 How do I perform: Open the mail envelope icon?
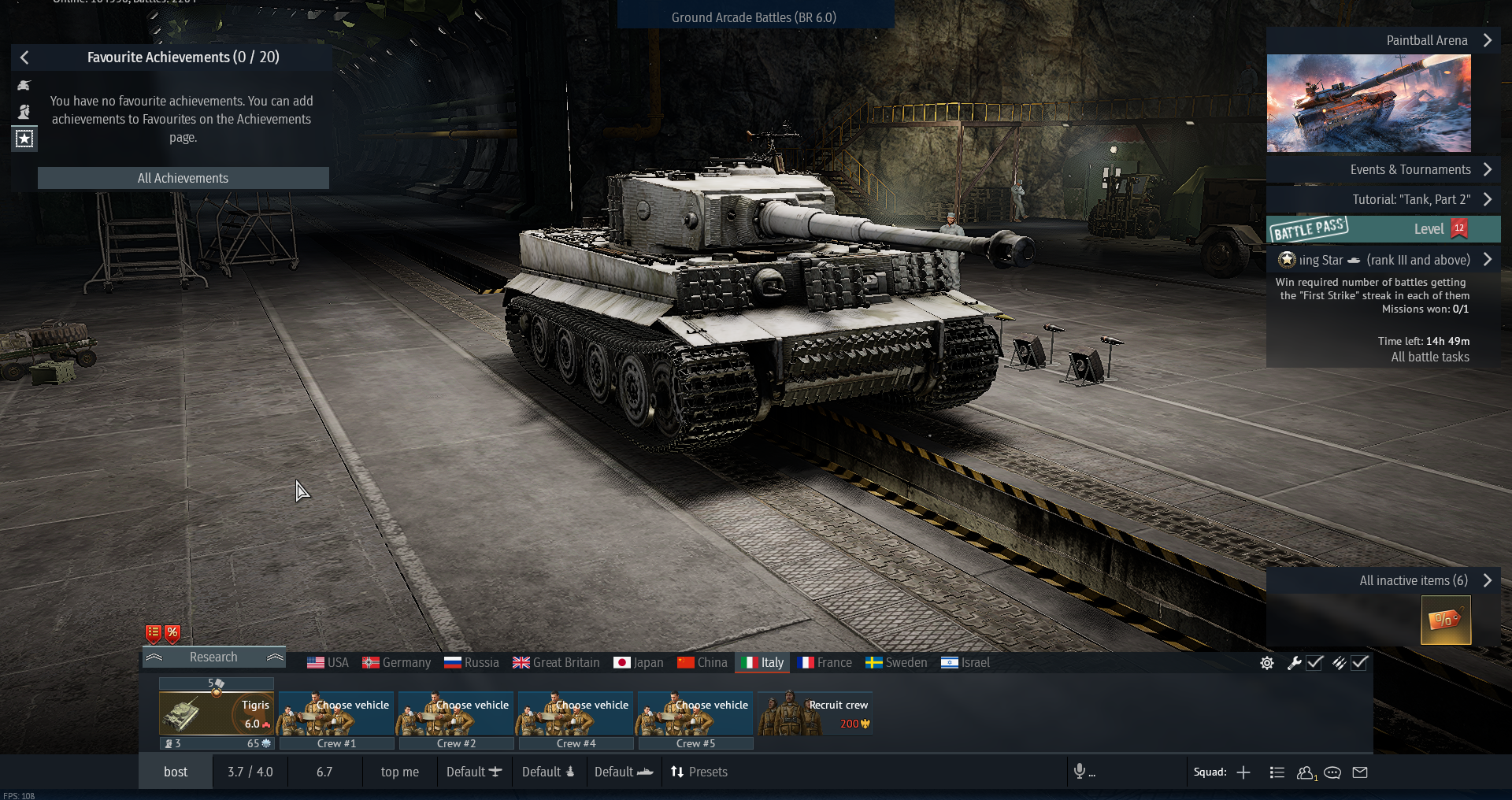pos(1360,772)
